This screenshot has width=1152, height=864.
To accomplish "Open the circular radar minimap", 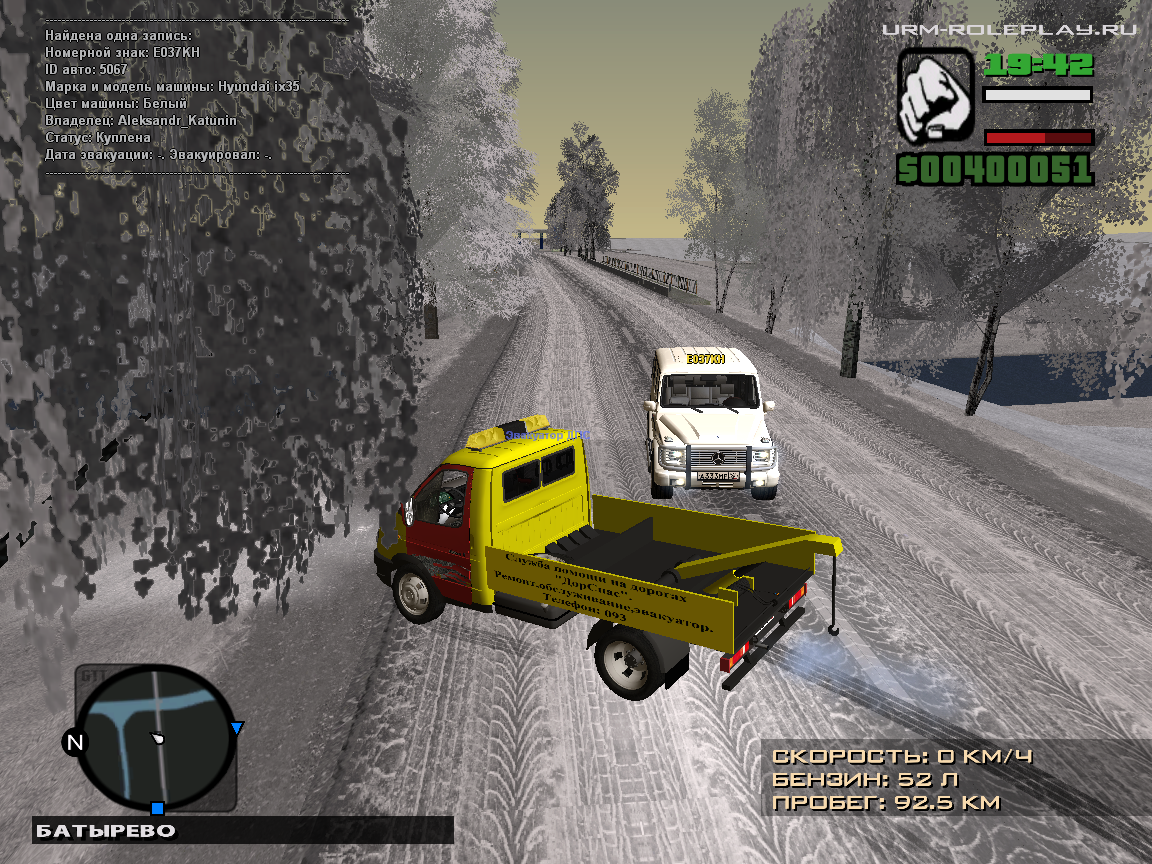I will [x=157, y=738].
